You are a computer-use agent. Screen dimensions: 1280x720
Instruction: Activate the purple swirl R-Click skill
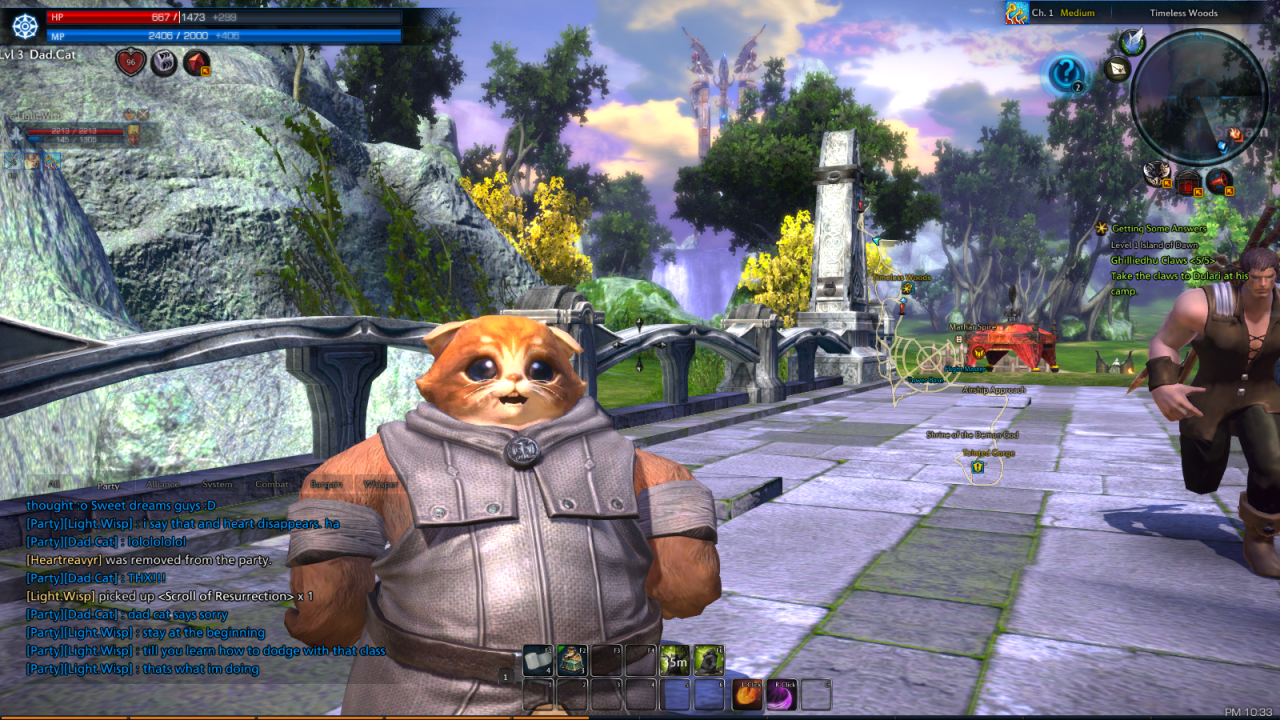click(x=782, y=694)
